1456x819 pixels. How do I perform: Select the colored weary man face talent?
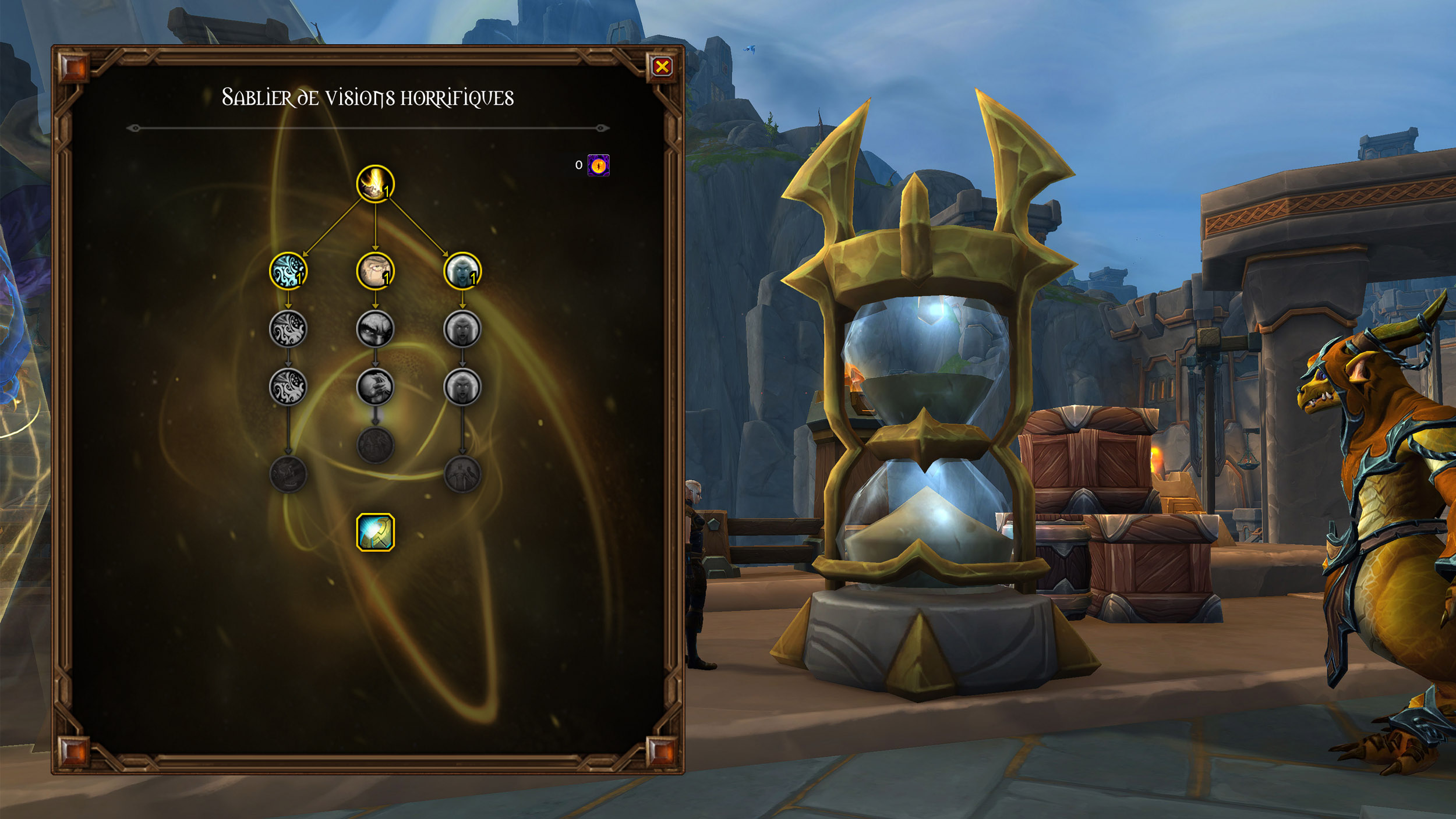coord(375,271)
